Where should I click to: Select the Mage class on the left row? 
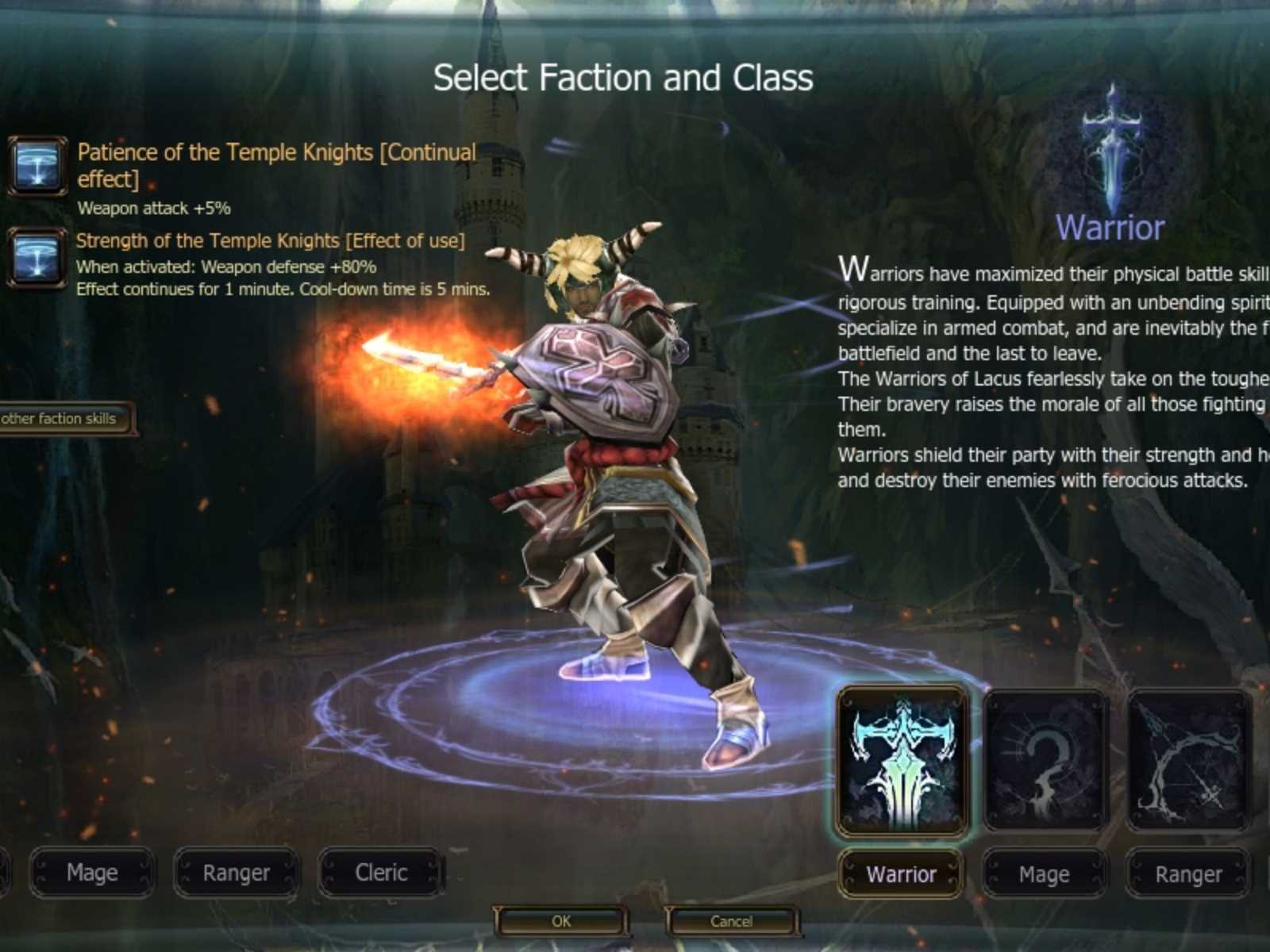point(91,873)
